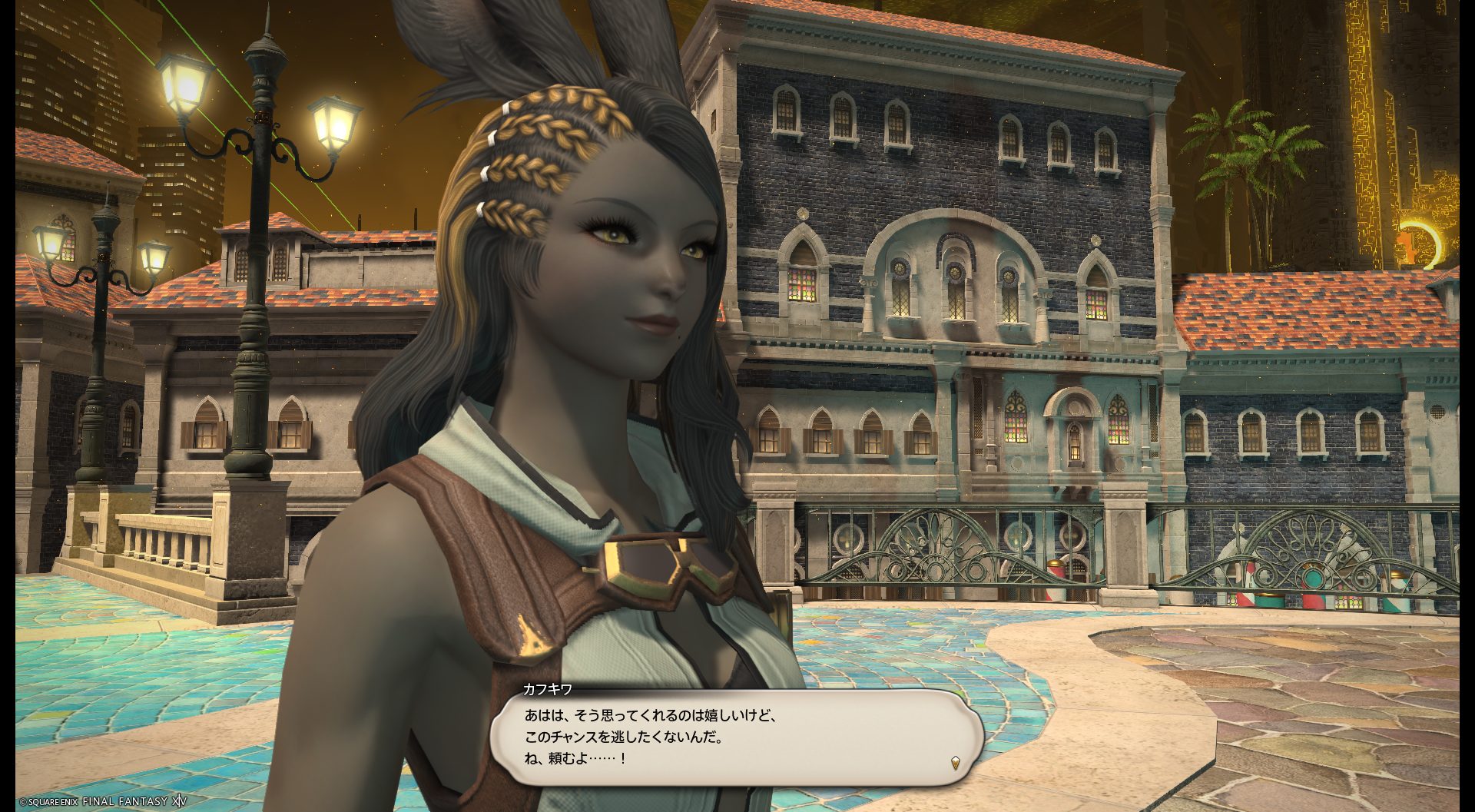
Task: Advance Kafkiwa's dialogue text box
Action: [736, 737]
